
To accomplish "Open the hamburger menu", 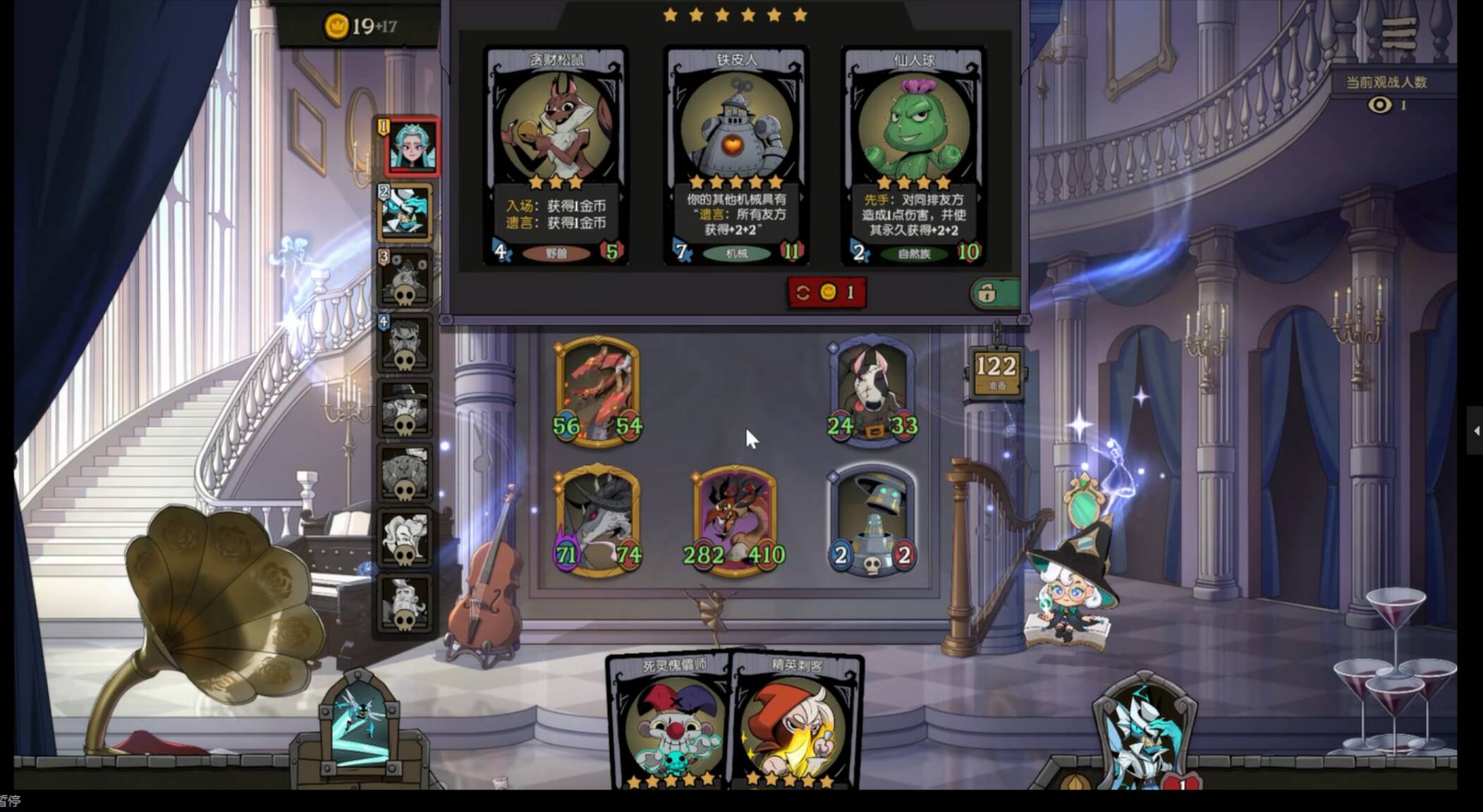I will point(1398,33).
